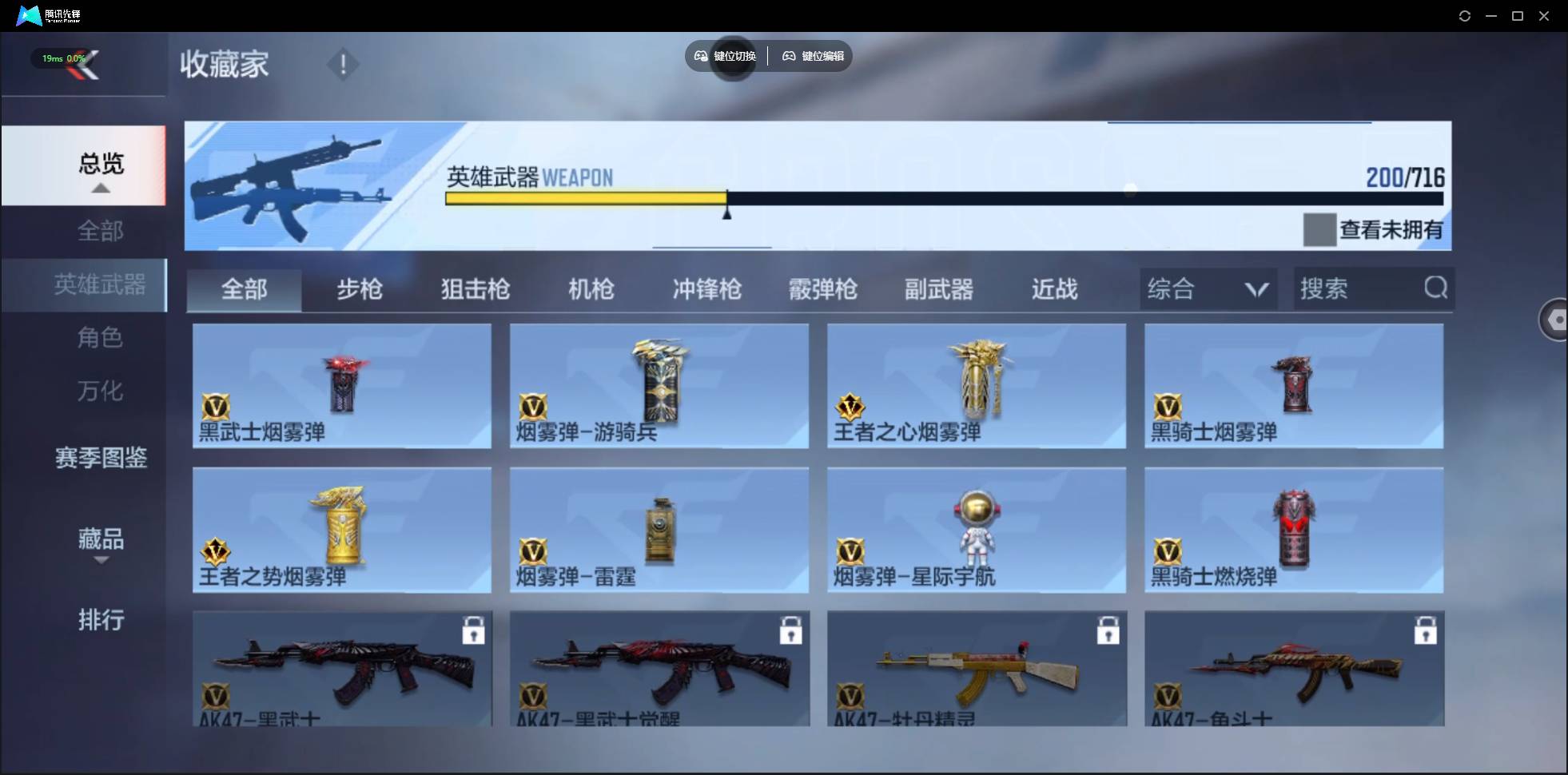Expand the 藏品 section in the sidebar
This screenshot has width=1568, height=775.
(x=101, y=542)
